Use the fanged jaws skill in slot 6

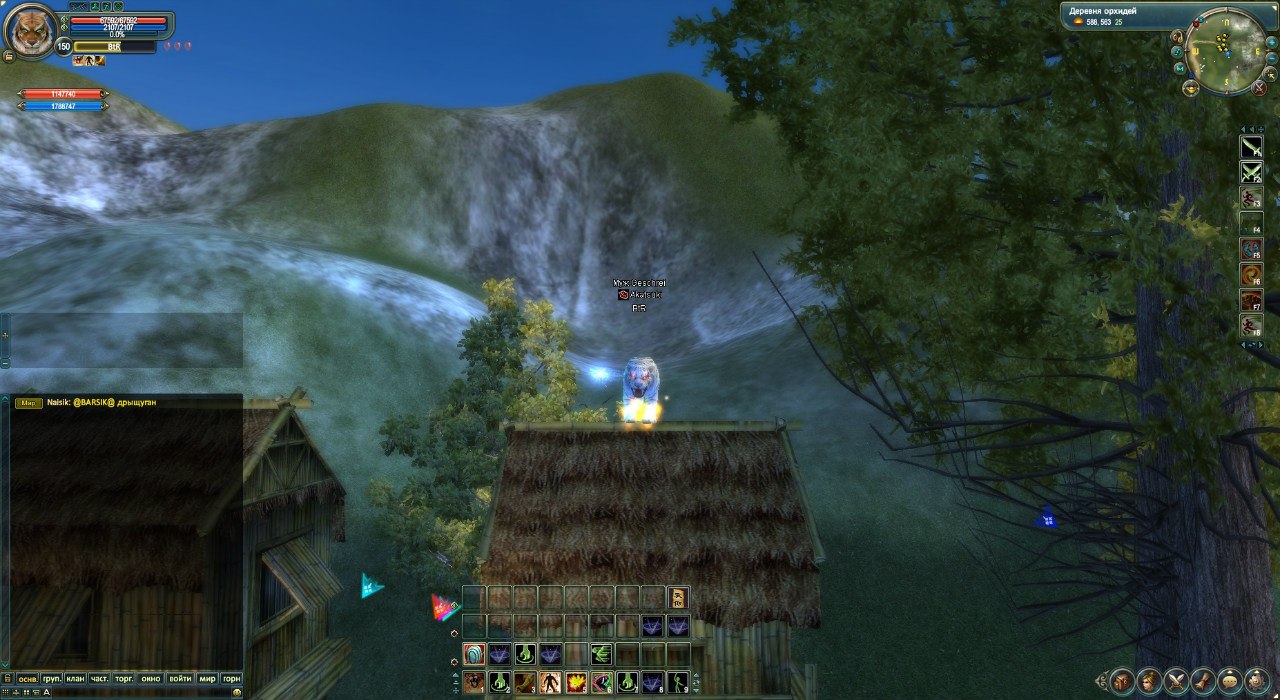[601, 683]
